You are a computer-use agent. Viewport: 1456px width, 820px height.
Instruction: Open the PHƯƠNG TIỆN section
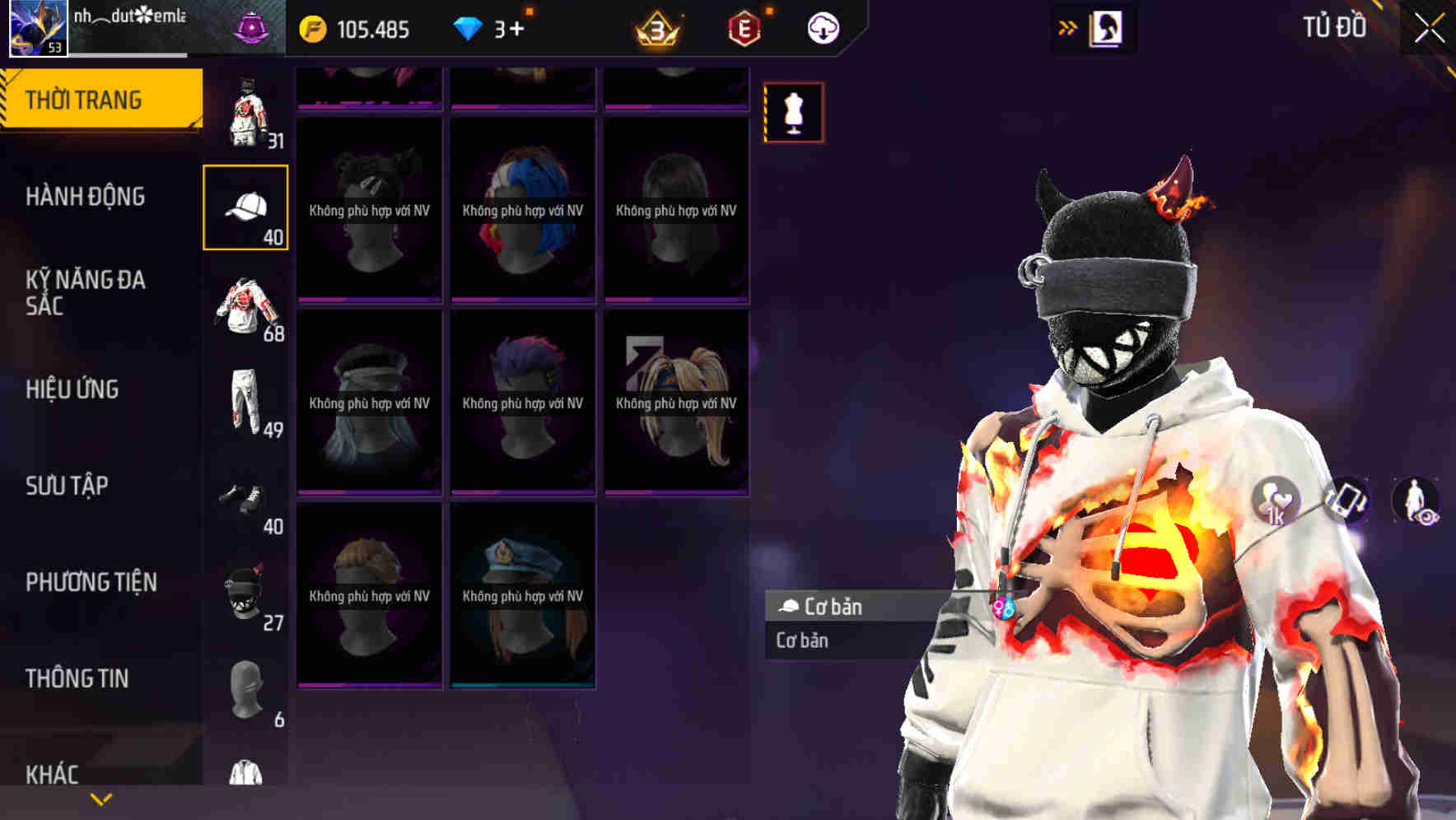91,581
